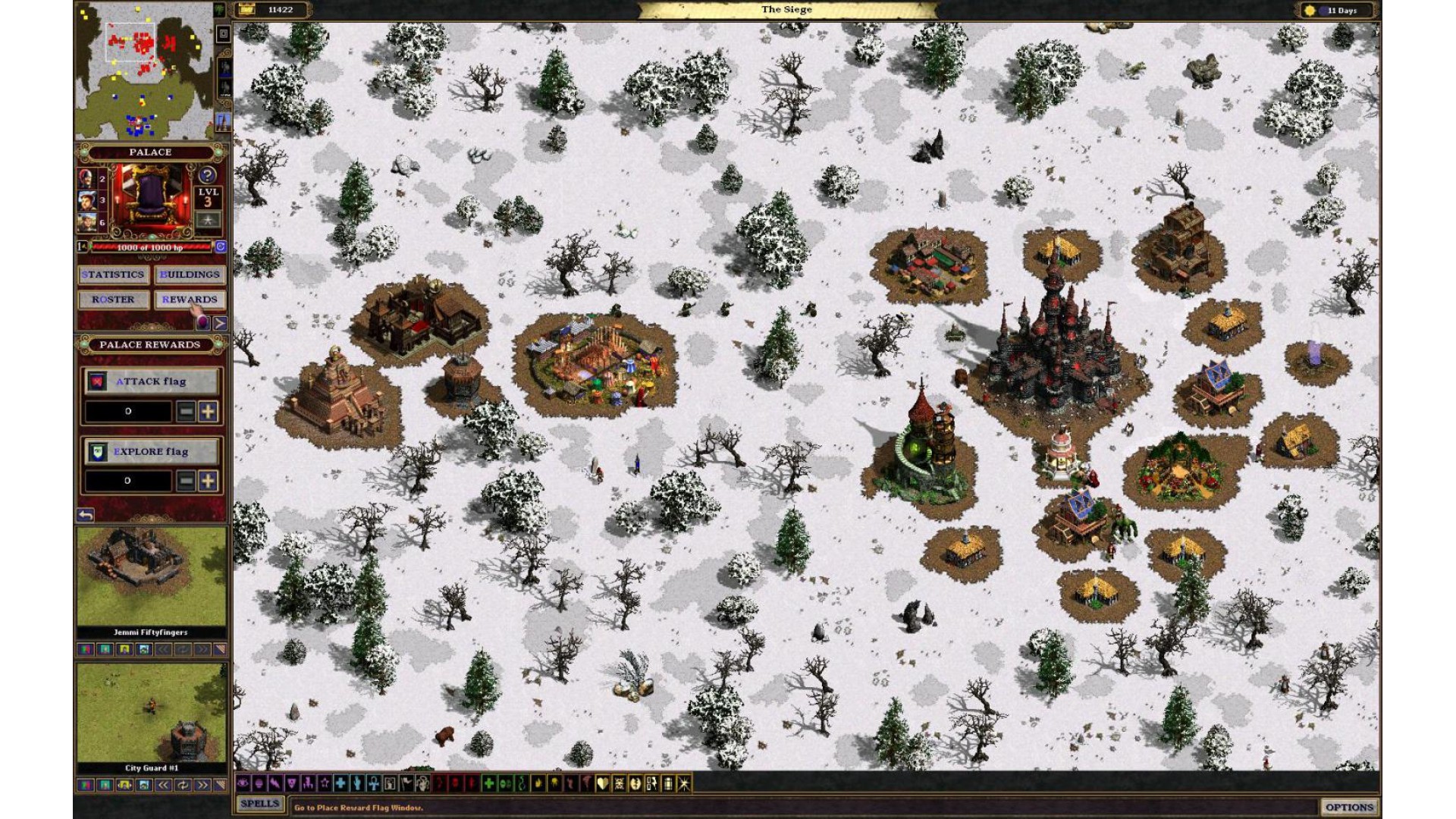This screenshot has height=819, width=1456.
Task: Choose the Attack flag reward
Action: point(151,381)
